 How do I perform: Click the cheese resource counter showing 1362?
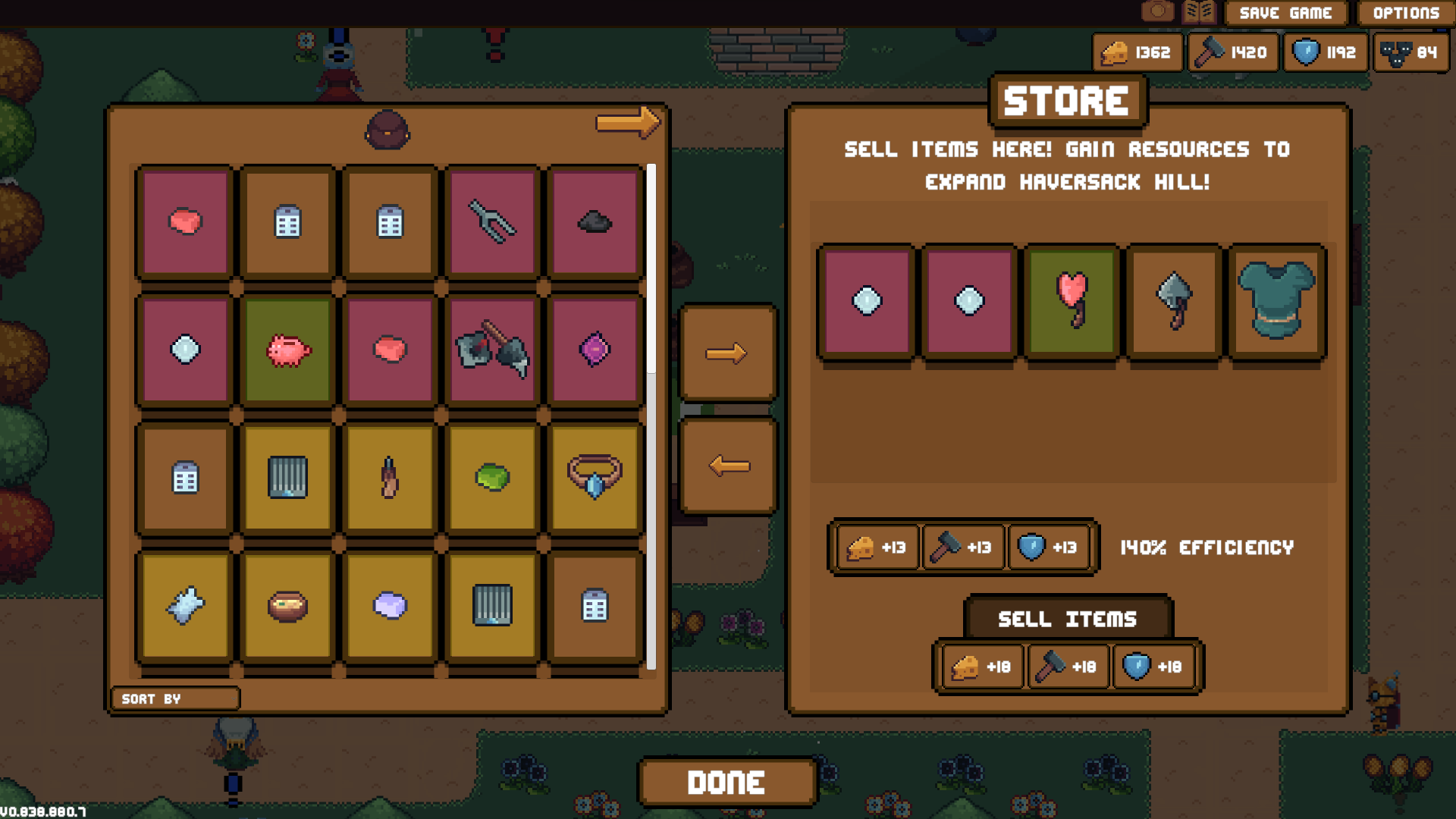point(1137,52)
